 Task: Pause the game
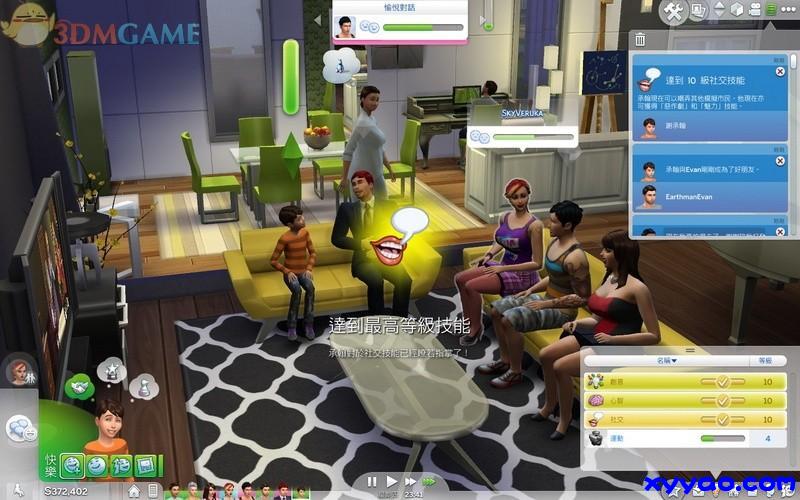pyautogui.click(x=371, y=482)
